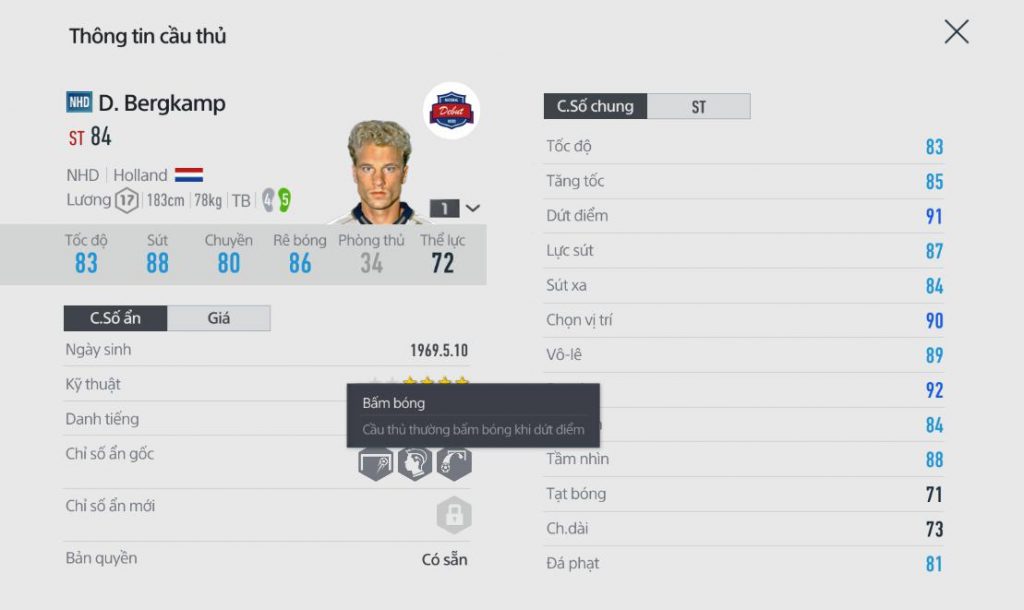Show the Giá price tab
Image resolution: width=1024 pixels, height=610 pixels.
click(x=218, y=318)
